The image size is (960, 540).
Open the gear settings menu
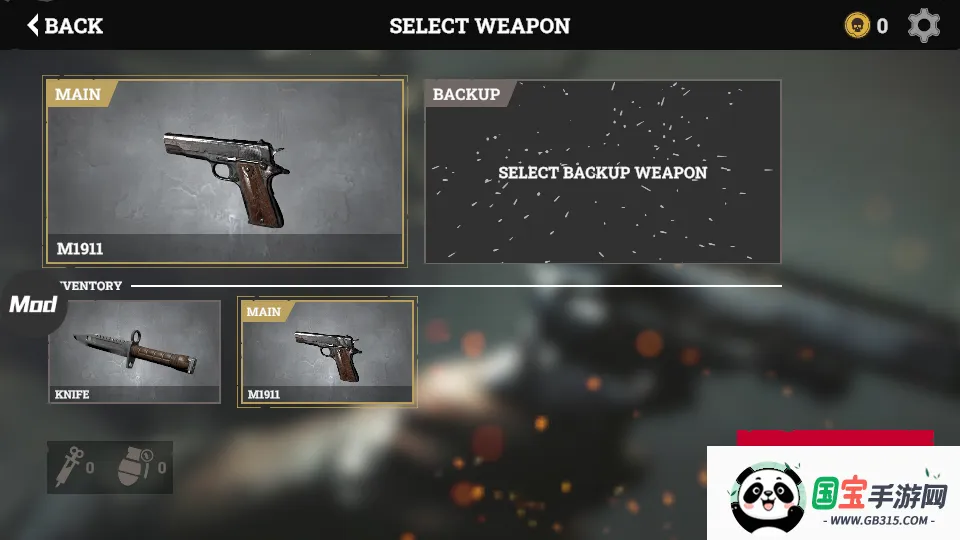[x=923, y=25]
